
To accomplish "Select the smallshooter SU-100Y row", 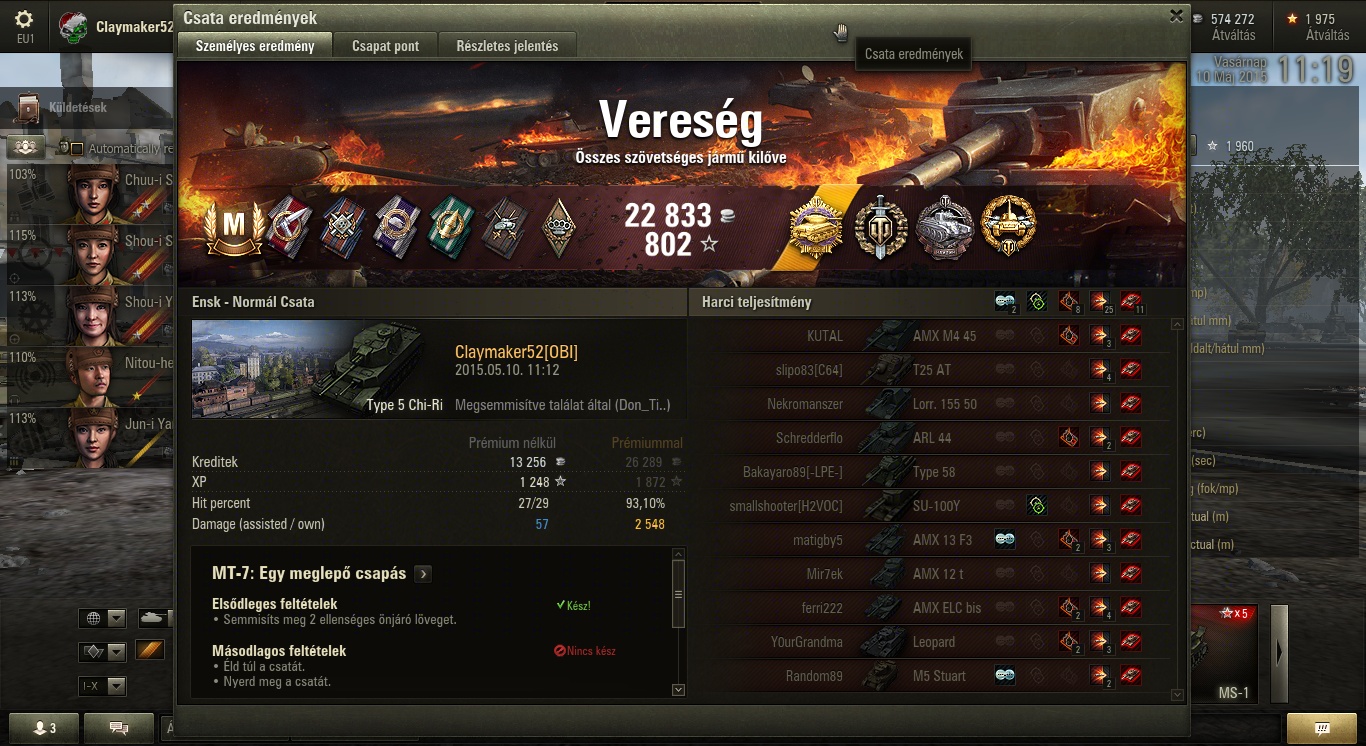I will point(930,506).
